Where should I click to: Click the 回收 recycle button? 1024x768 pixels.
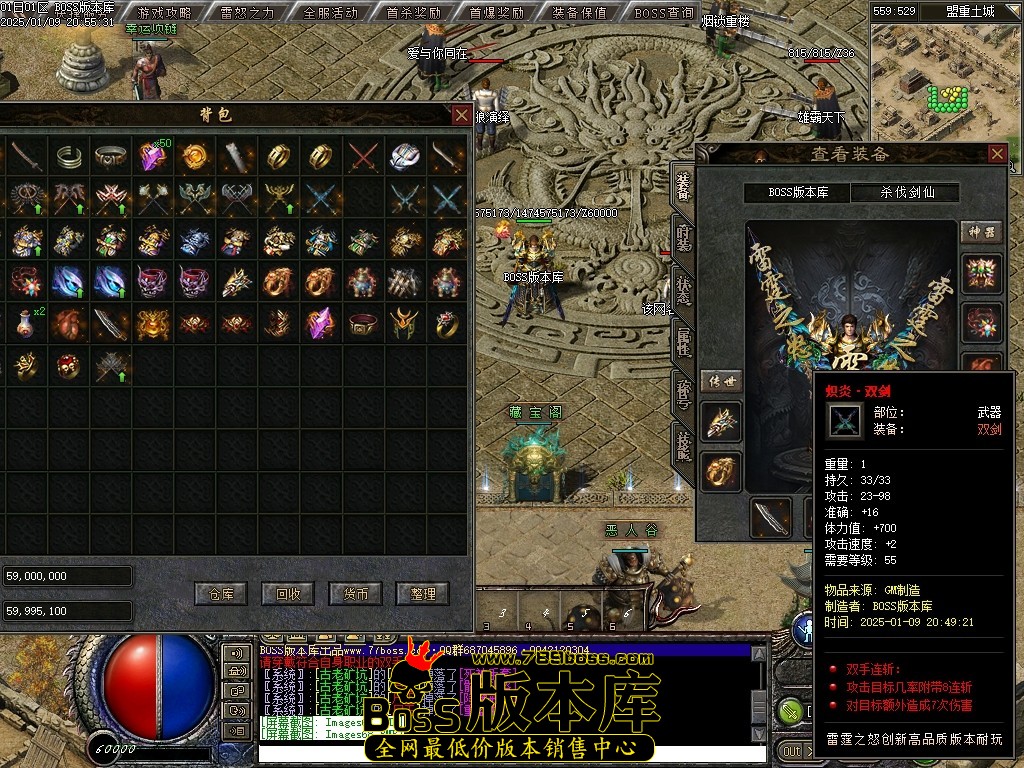point(288,593)
